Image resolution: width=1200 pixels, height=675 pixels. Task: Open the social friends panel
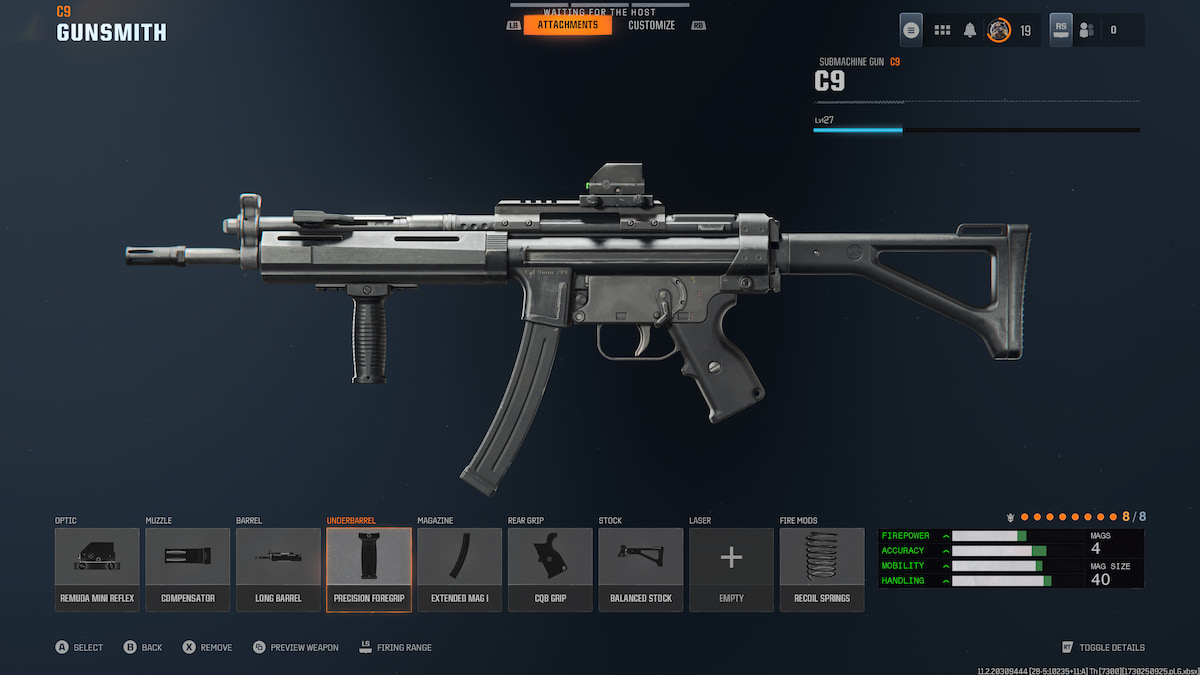click(1087, 30)
